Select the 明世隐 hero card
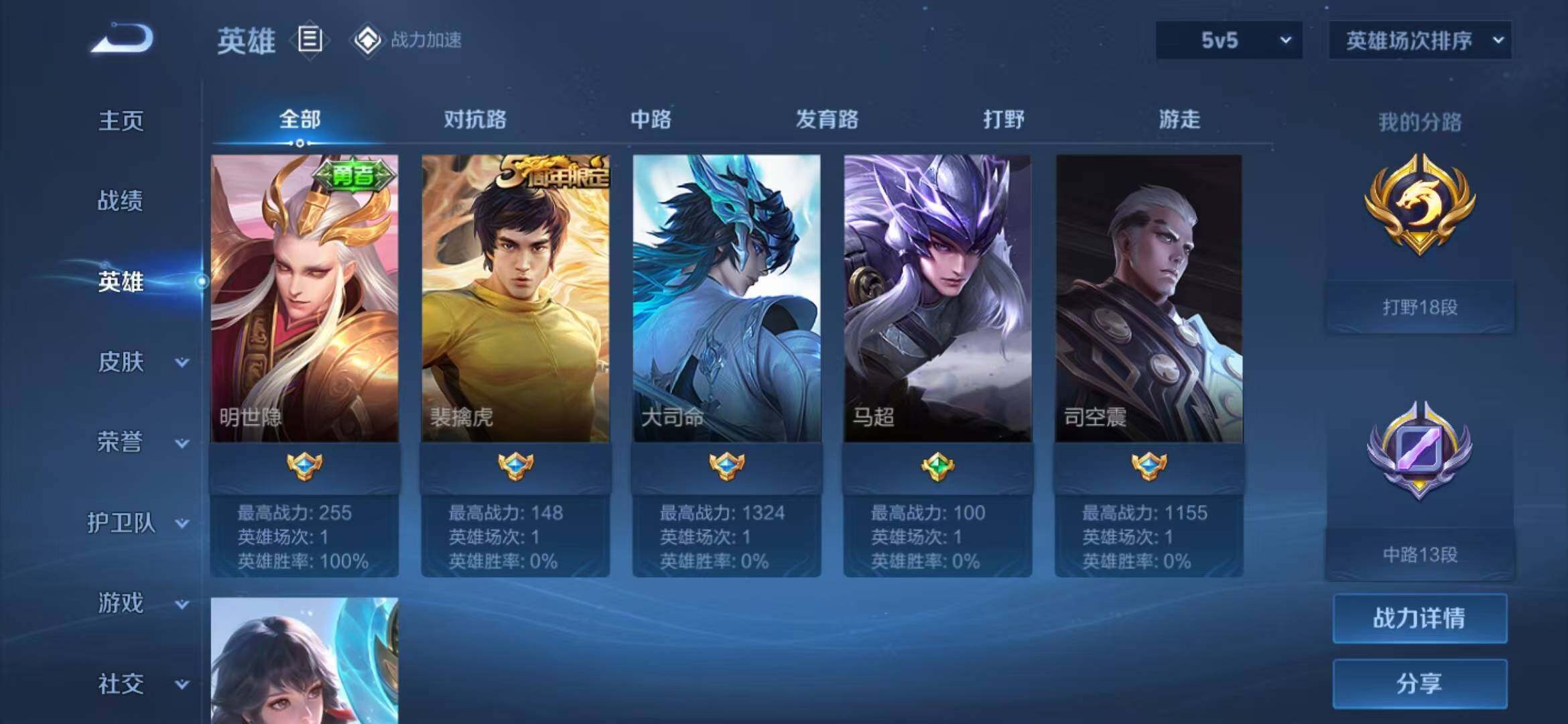Image resolution: width=1568 pixels, height=724 pixels. [x=305, y=298]
